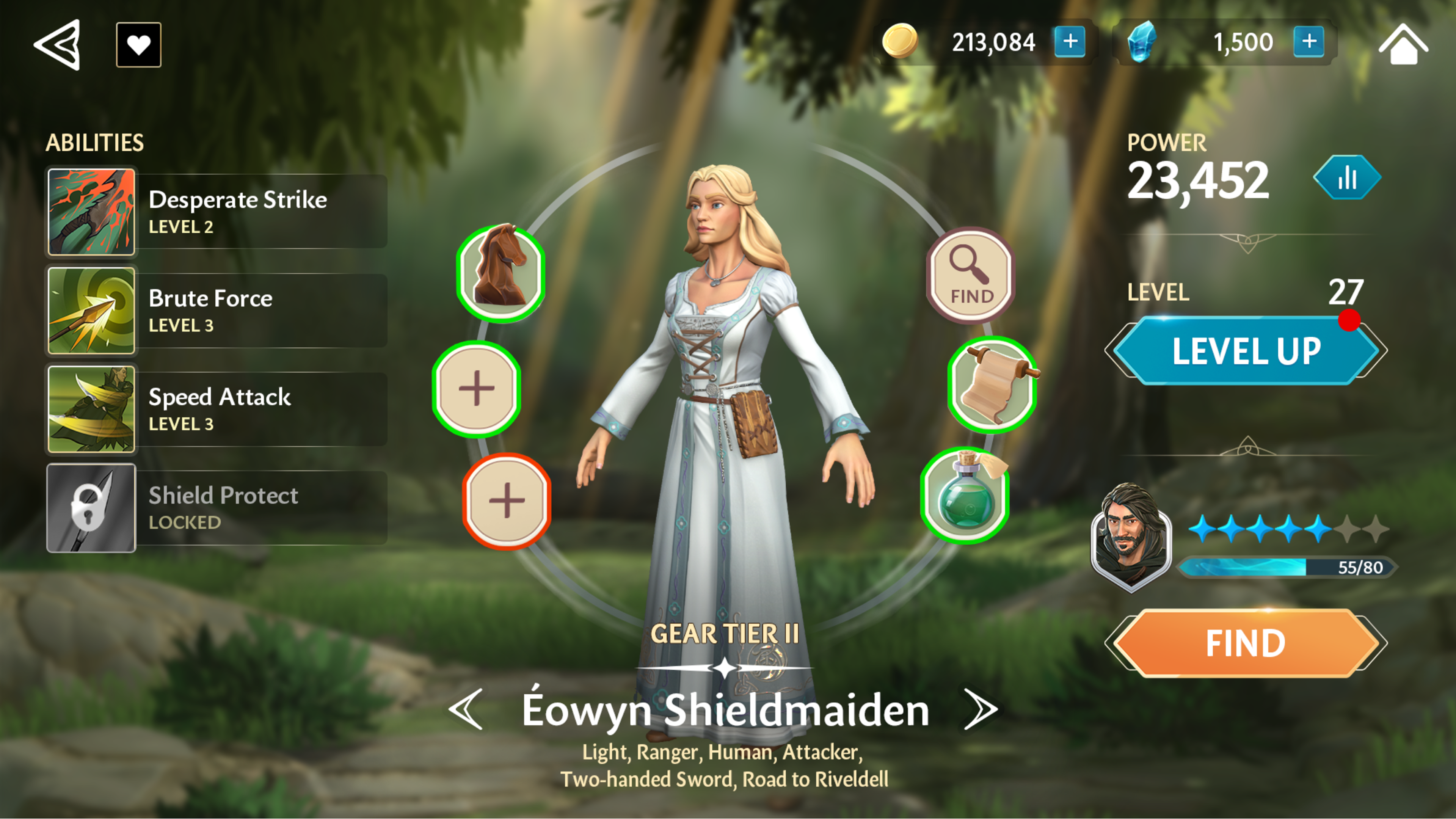Select the green potion gear slot

965,496
